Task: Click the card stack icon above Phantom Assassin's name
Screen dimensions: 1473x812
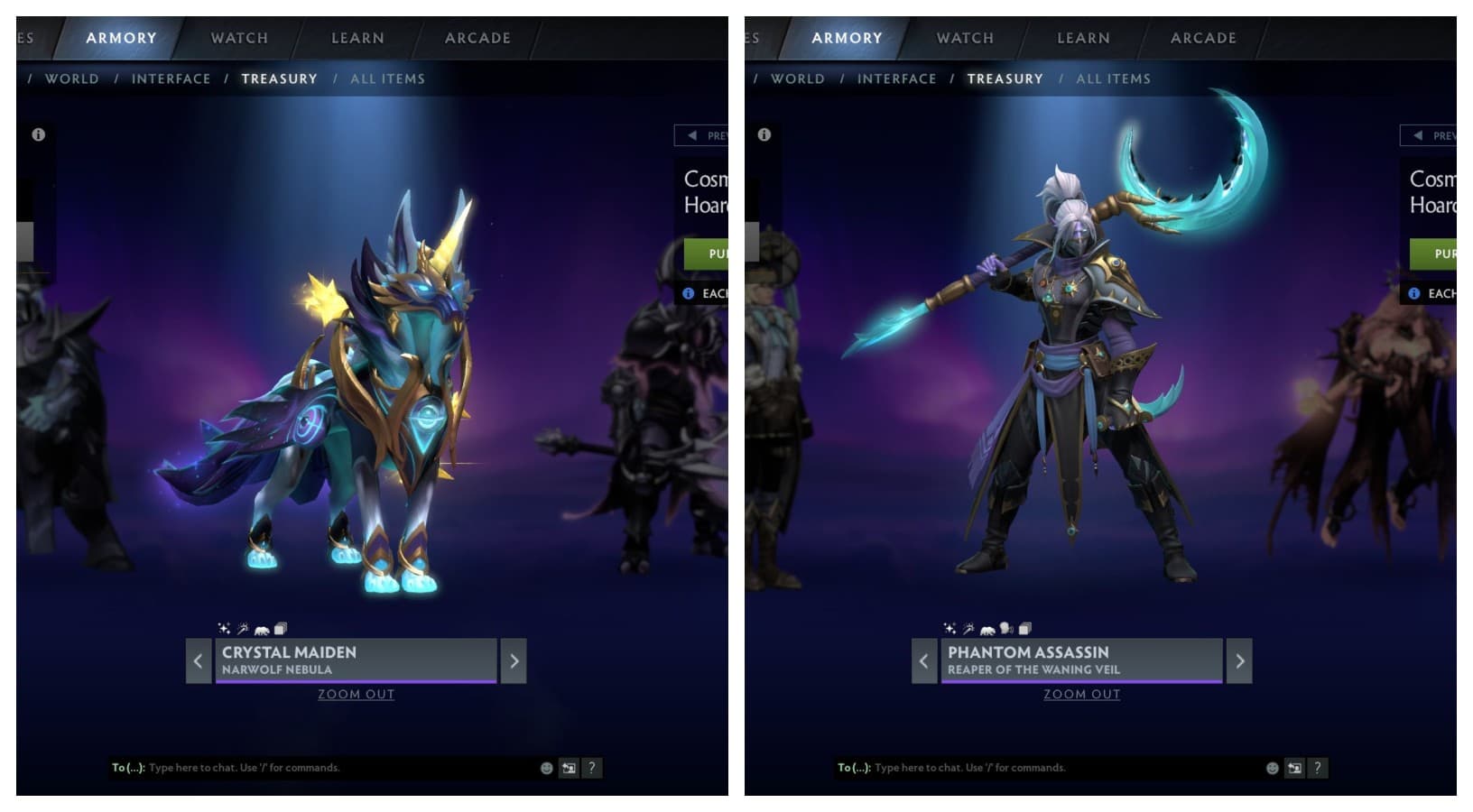Action: (x=1024, y=628)
